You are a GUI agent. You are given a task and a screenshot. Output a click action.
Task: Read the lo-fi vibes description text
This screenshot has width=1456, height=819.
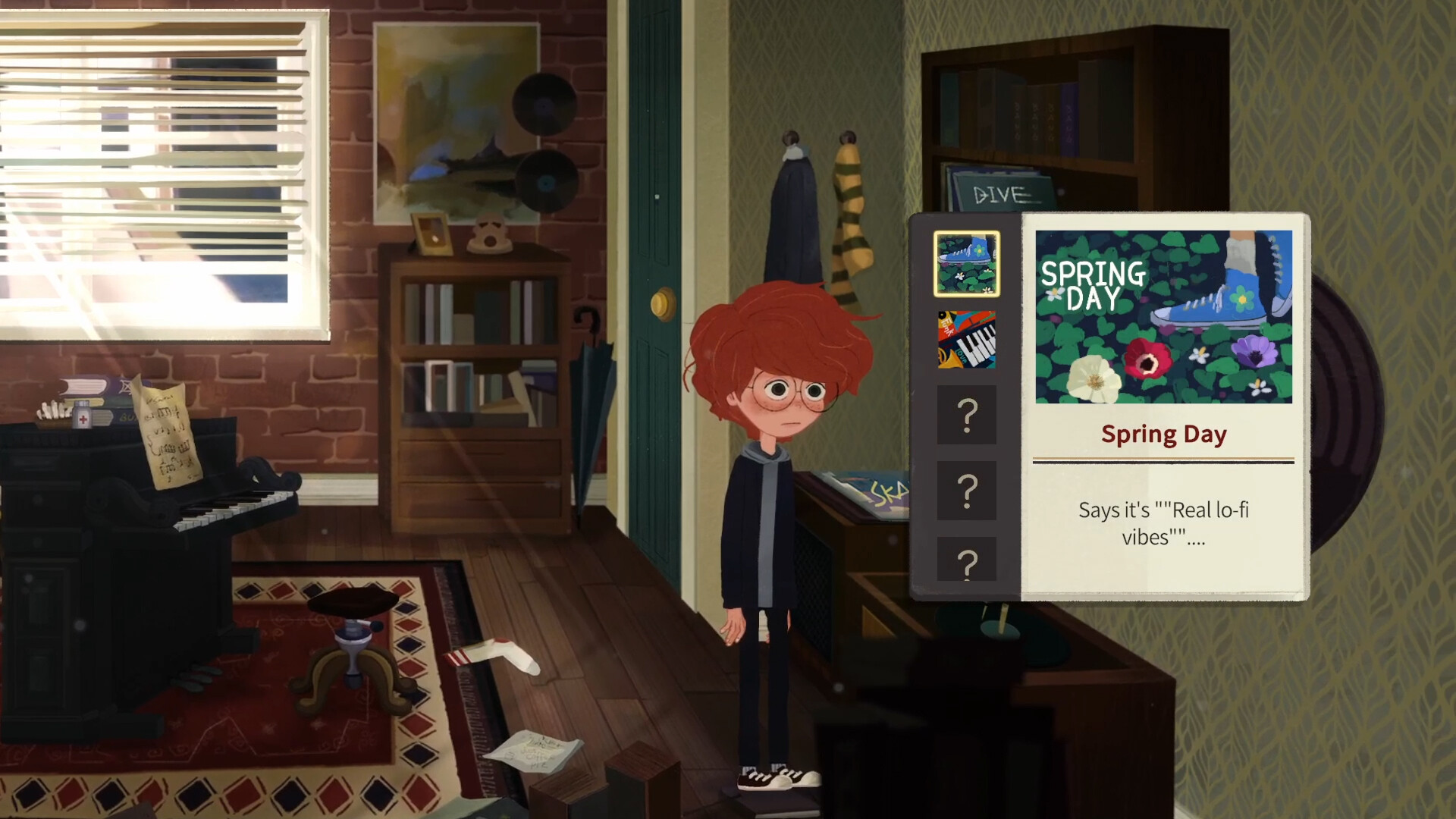(1163, 524)
